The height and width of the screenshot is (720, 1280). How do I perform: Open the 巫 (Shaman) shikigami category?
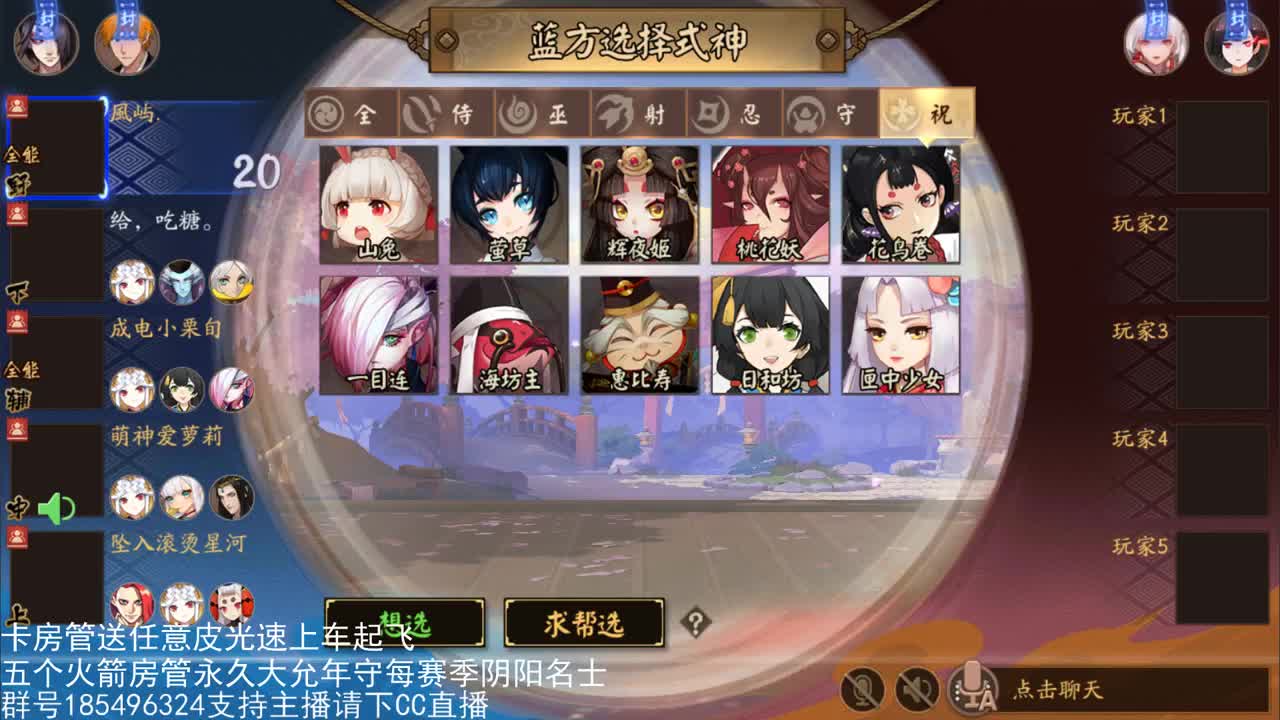[x=540, y=113]
